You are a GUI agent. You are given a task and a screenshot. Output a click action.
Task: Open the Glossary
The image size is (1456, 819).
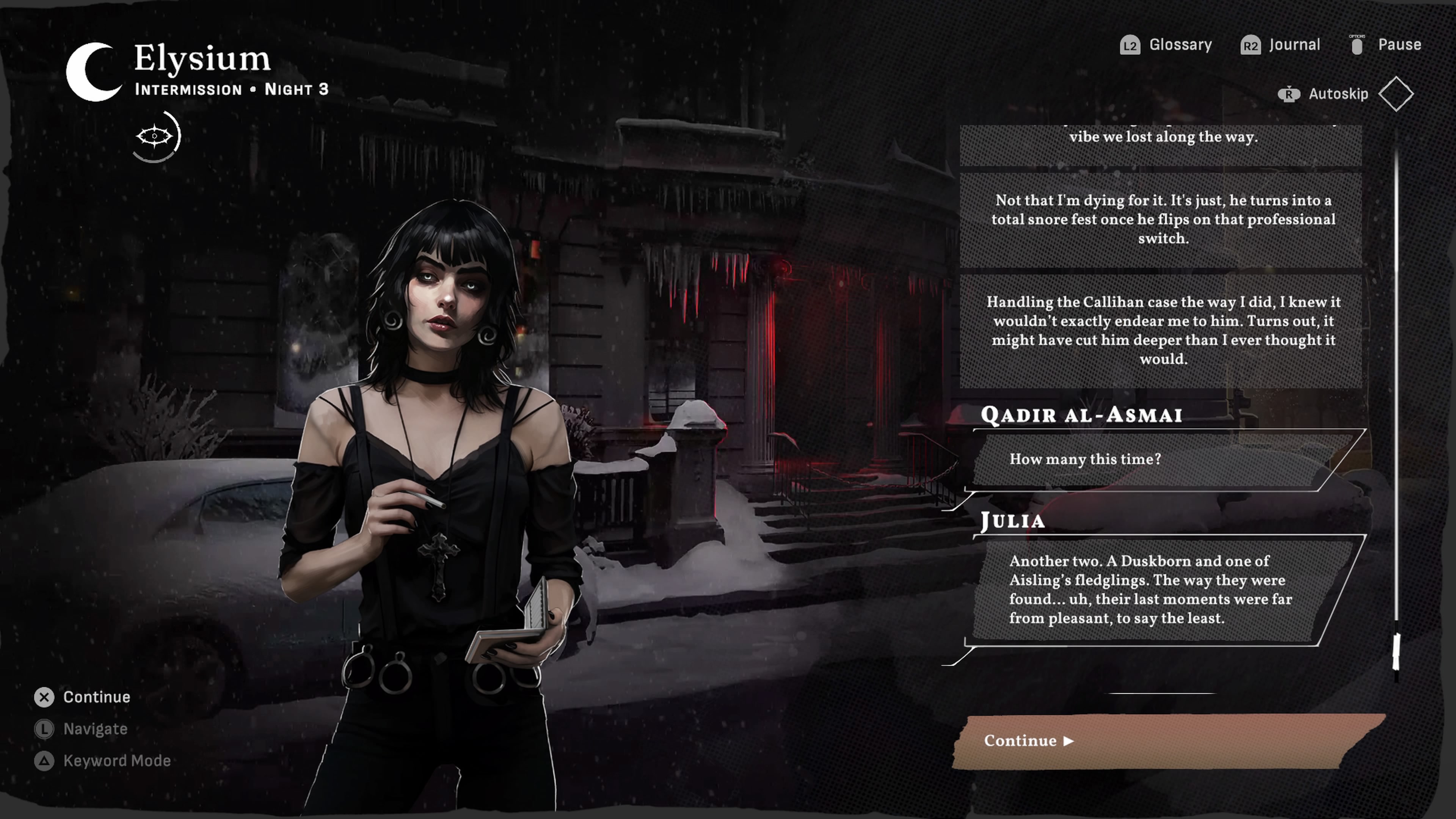pyautogui.click(x=1167, y=45)
